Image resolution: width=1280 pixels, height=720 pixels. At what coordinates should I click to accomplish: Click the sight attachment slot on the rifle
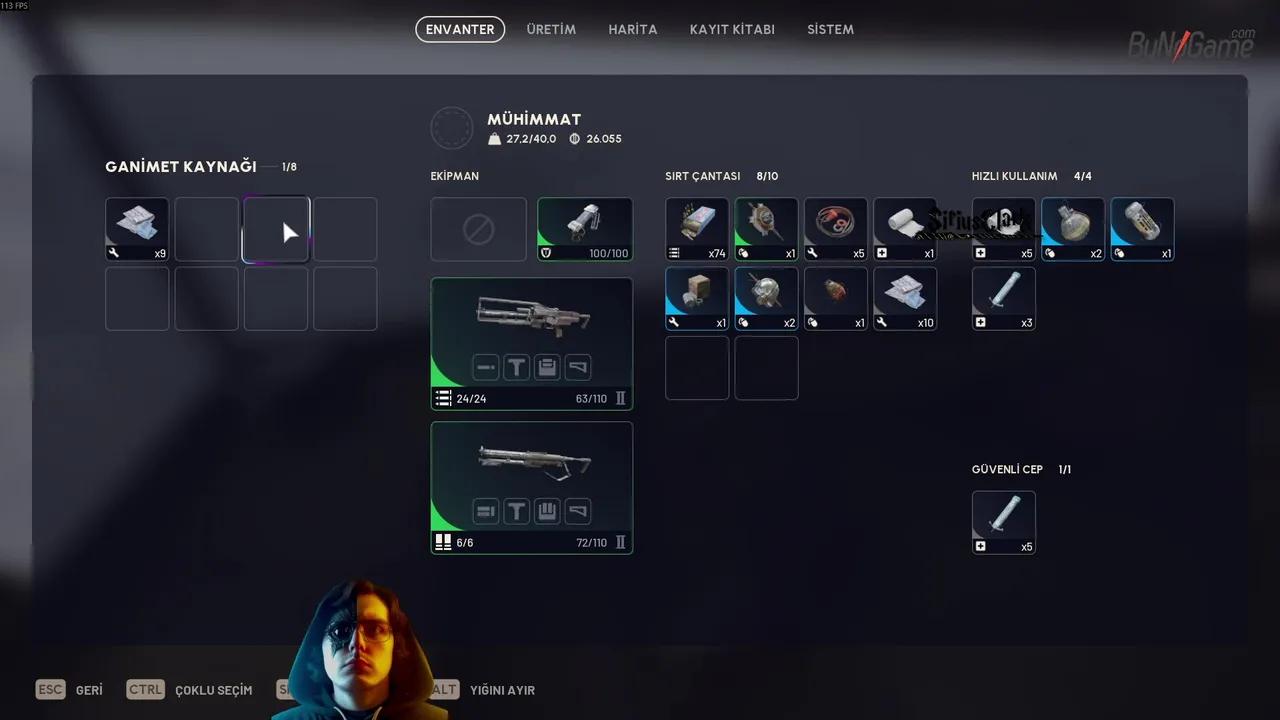pyautogui.click(x=516, y=367)
